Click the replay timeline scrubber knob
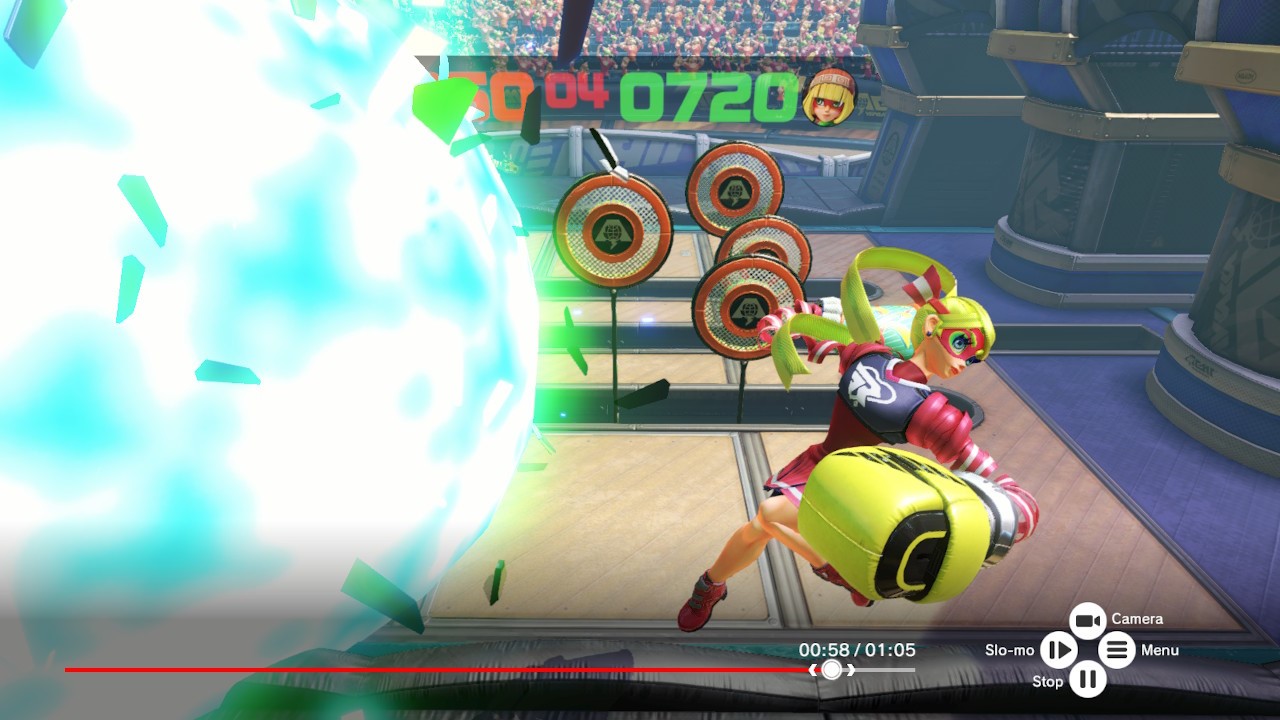 [x=832, y=670]
